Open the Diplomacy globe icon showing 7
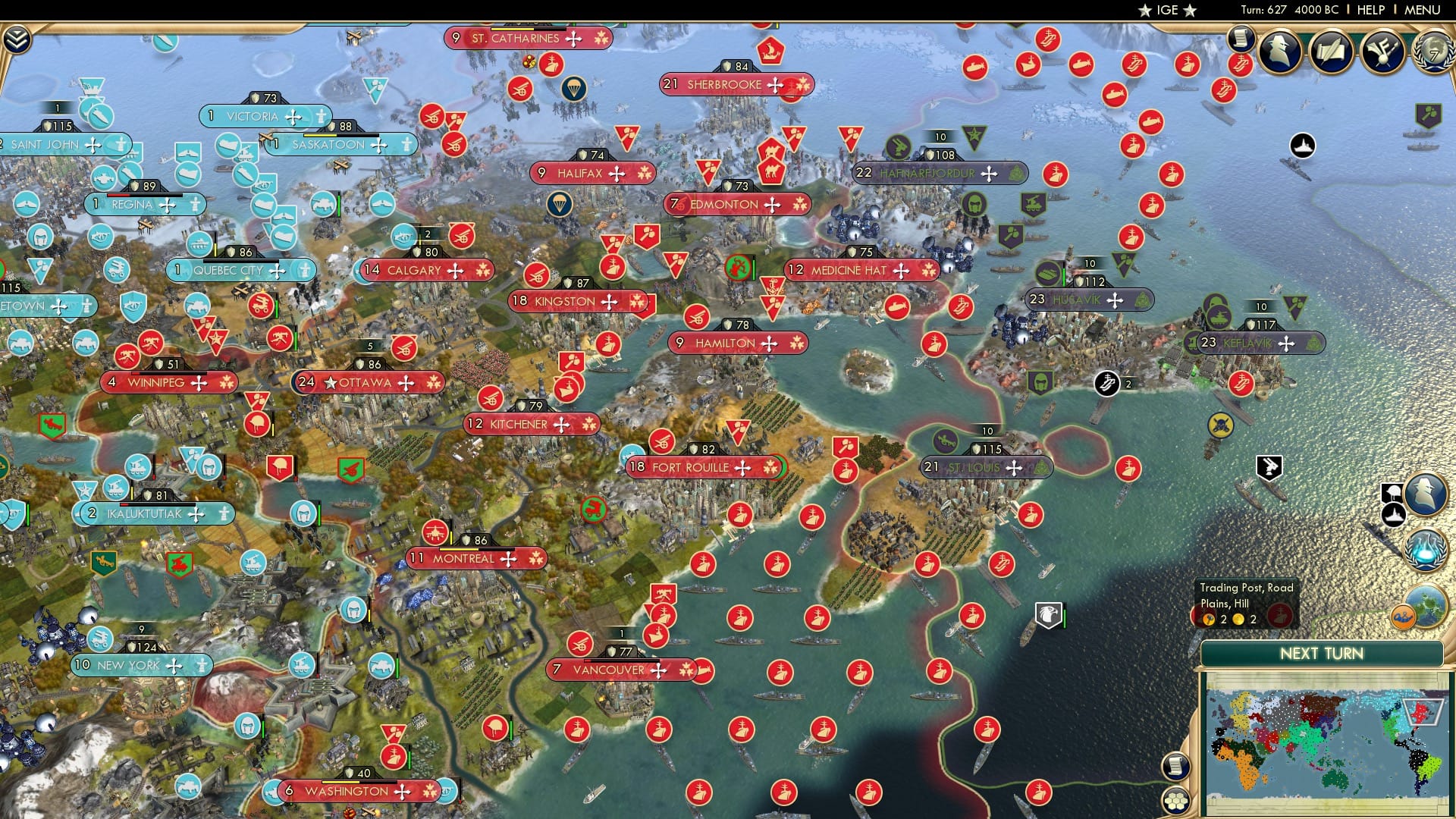The image size is (1456, 819). (x=1432, y=53)
